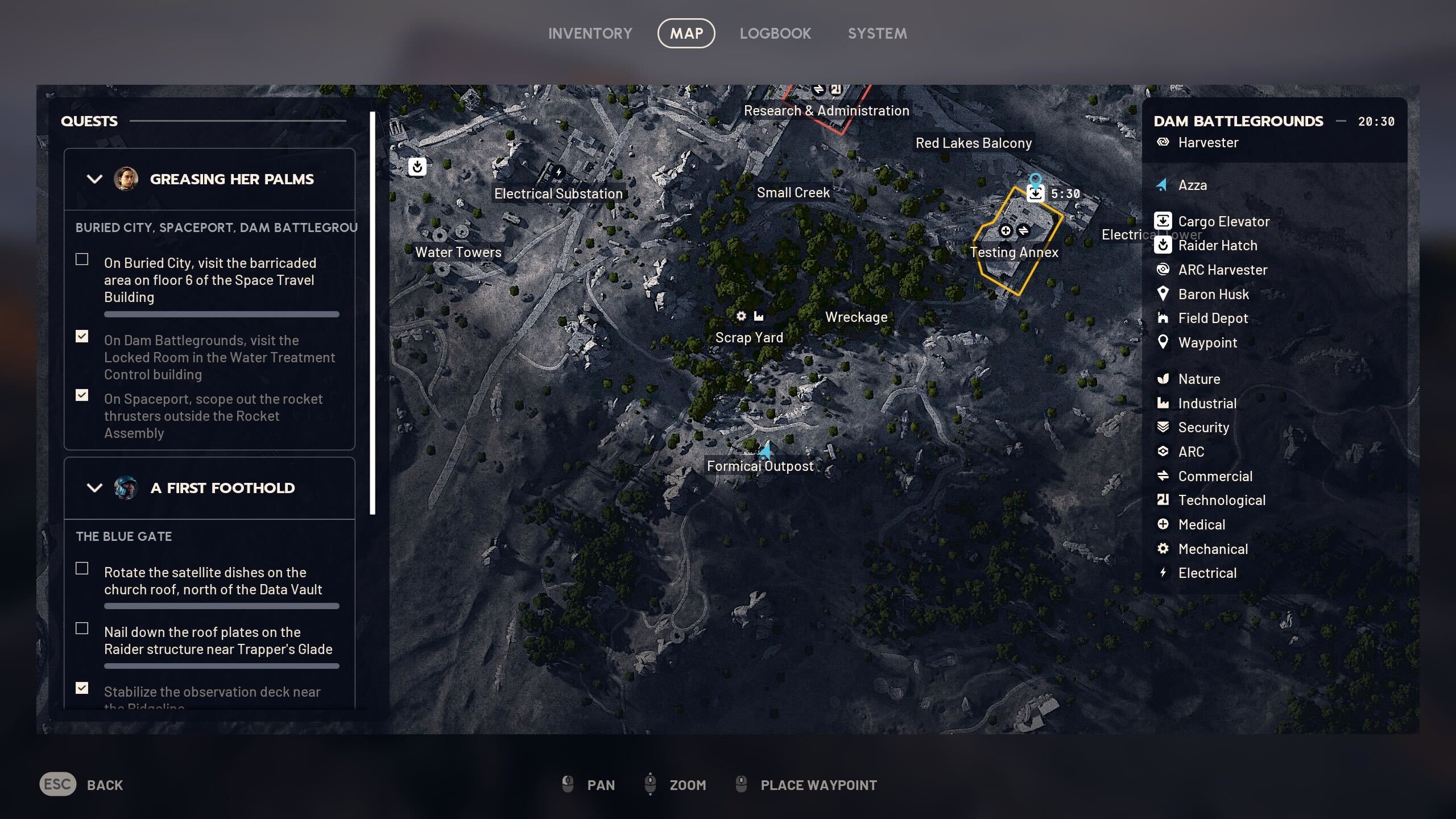1456x819 pixels.
Task: Click the Field Depot legend icon
Action: 1163,318
